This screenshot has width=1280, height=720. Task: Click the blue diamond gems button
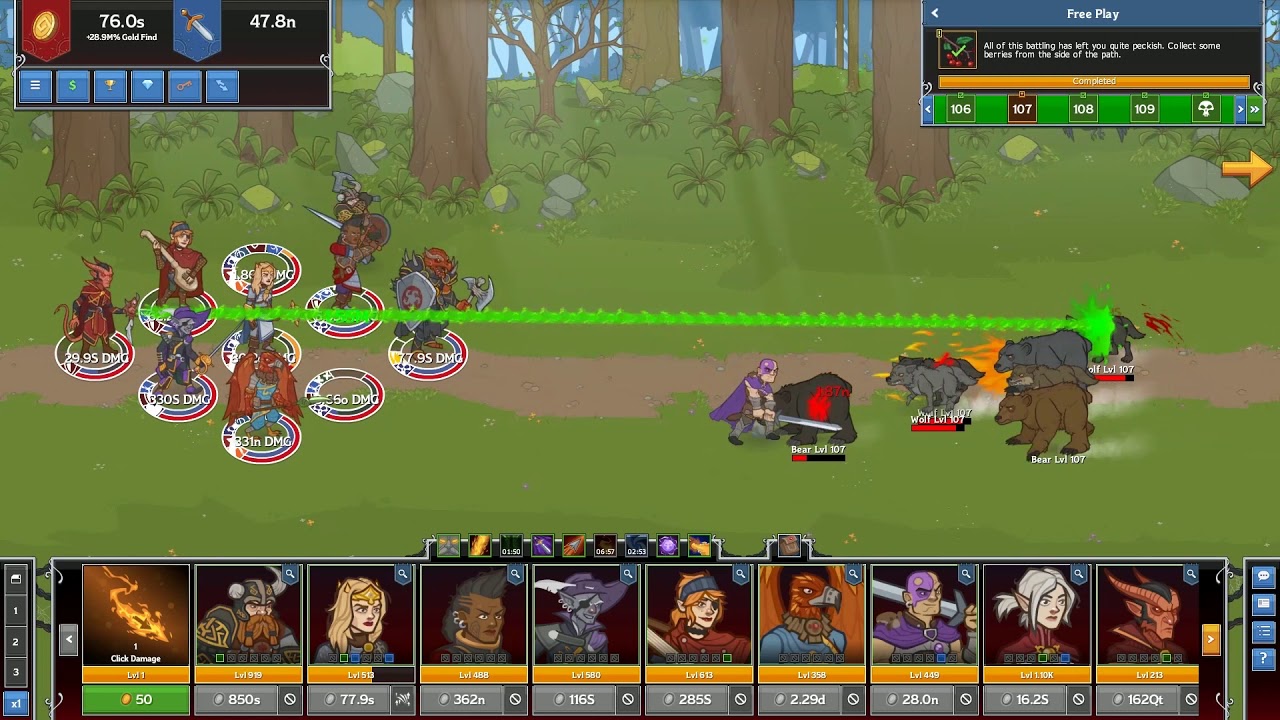[147, 86]
